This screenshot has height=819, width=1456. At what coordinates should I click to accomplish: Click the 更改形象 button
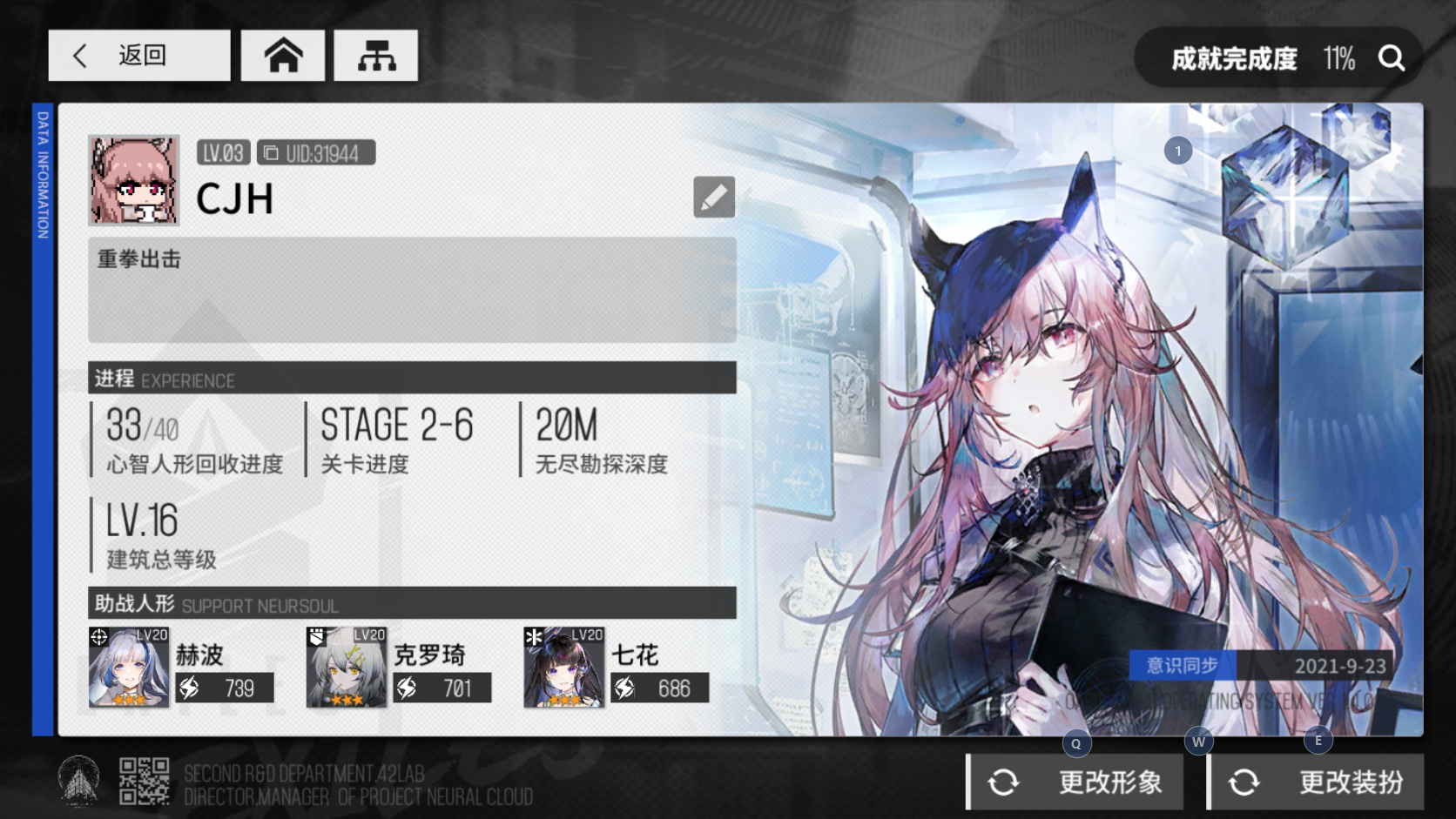pyautogui.click(x=1074, y=782)
